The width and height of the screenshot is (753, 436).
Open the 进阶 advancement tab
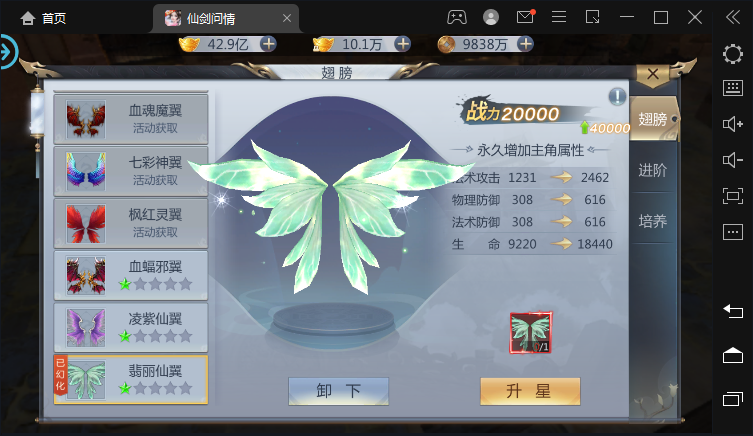pyautogui.click(x=653, y=170)
